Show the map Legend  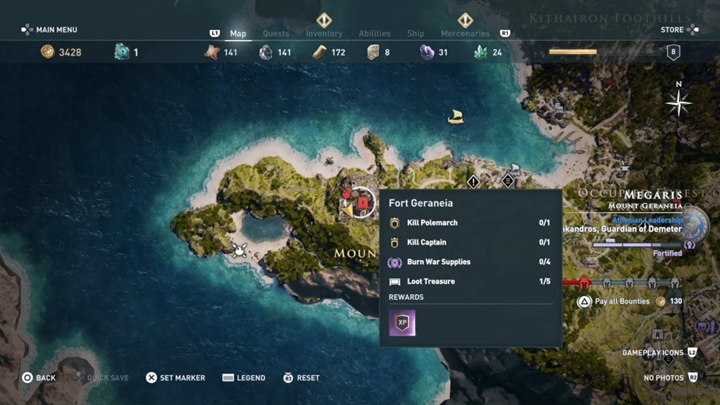click(244, 378)
